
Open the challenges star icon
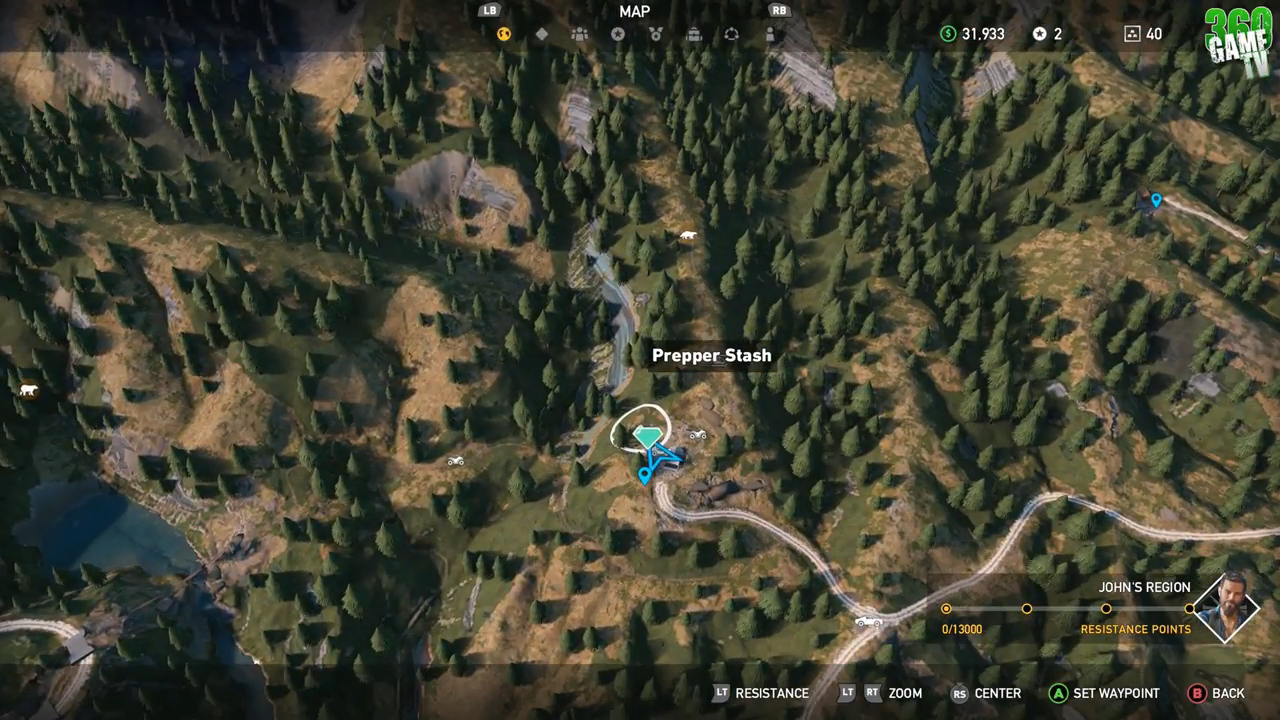tap(617, 33)
